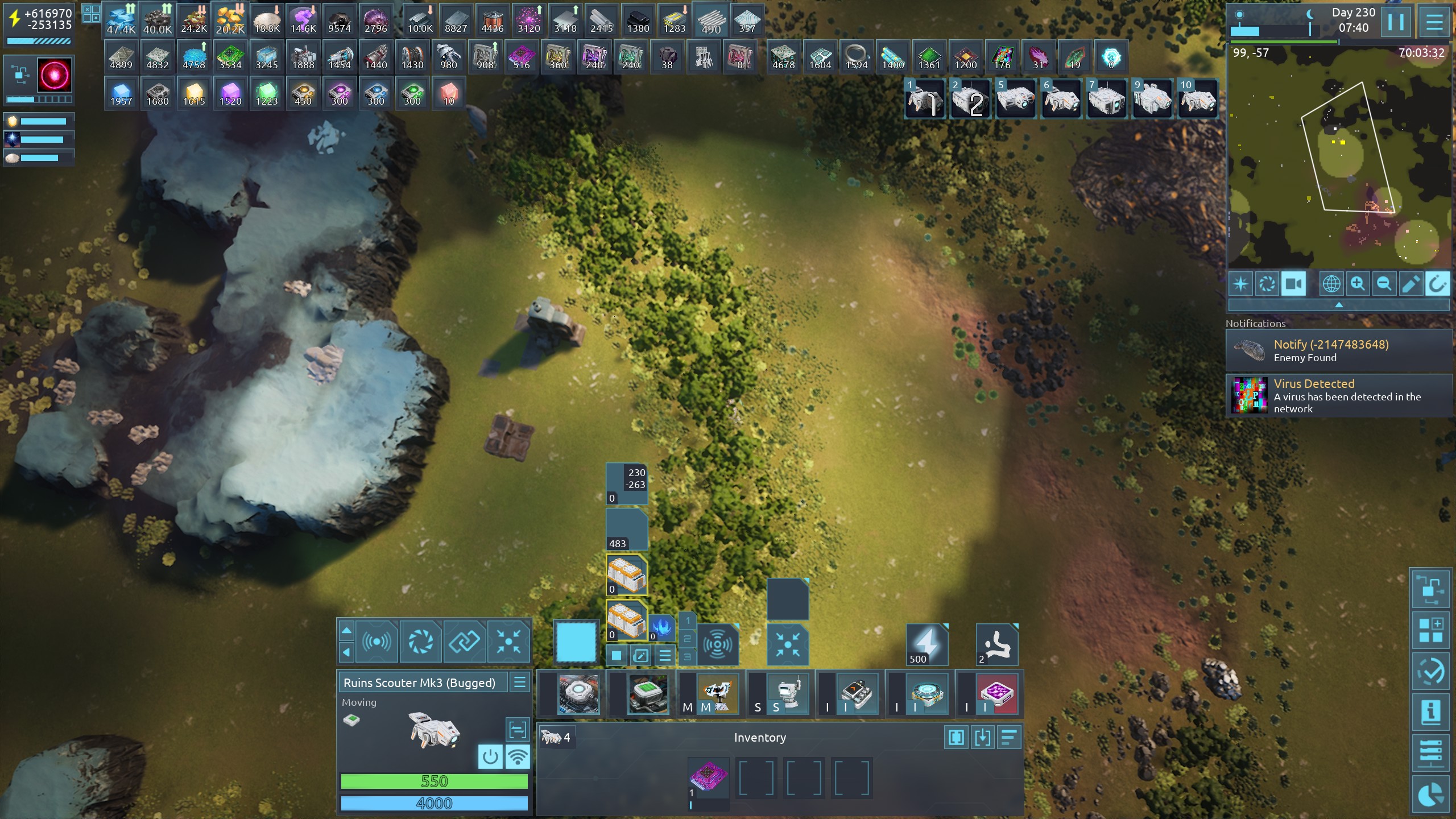Screen dimensions: 1456x819
Task: Open the globe world map view
Action: (x=1331, y=284)
